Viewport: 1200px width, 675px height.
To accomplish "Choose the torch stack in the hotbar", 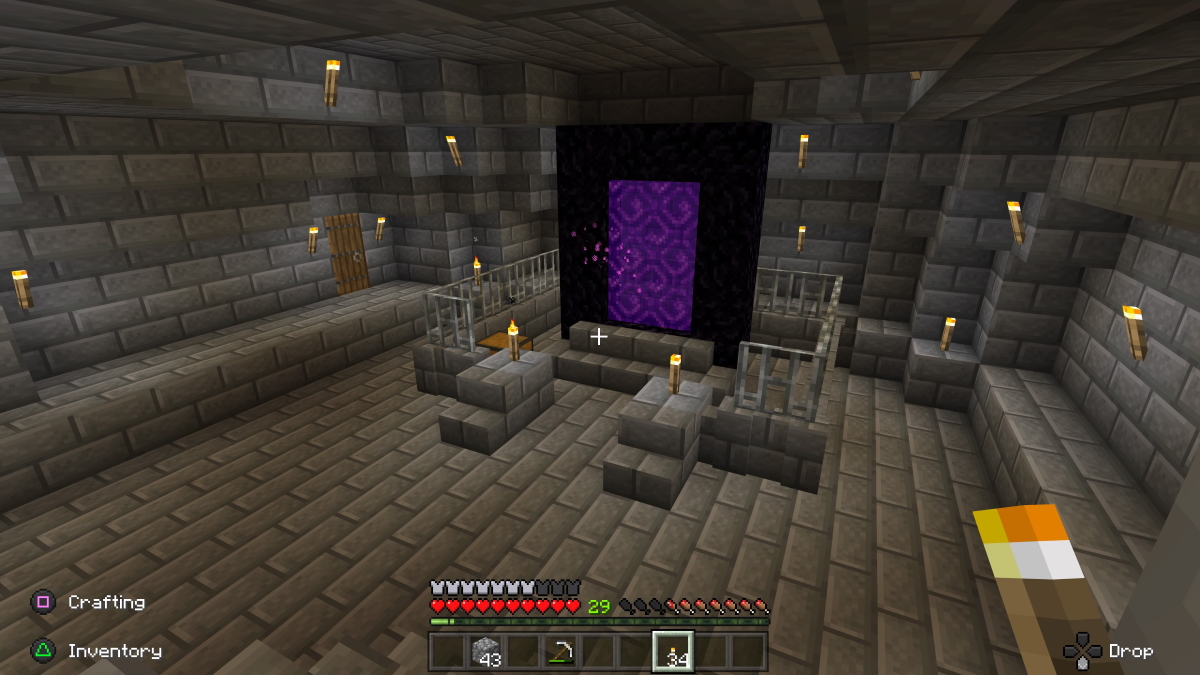I will tap(672, 651).
